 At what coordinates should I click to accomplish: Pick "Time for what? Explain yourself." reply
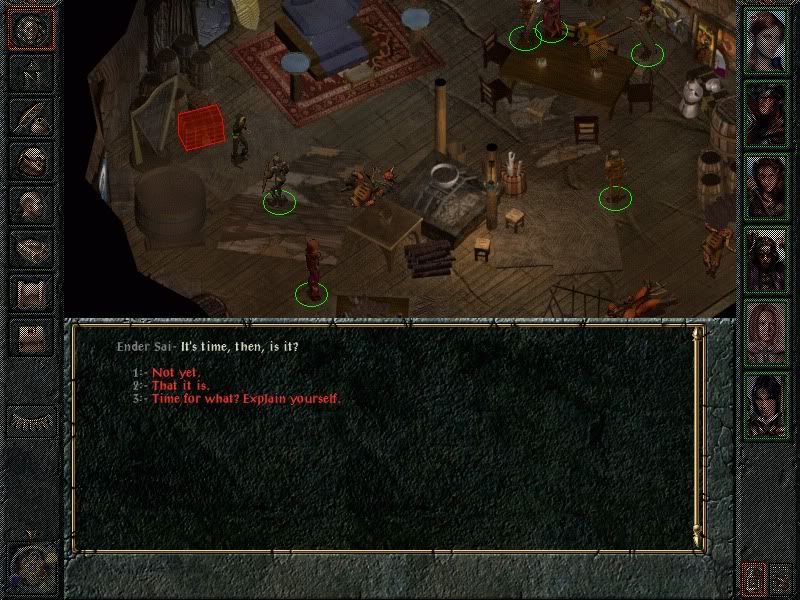(x=245, y=398)
